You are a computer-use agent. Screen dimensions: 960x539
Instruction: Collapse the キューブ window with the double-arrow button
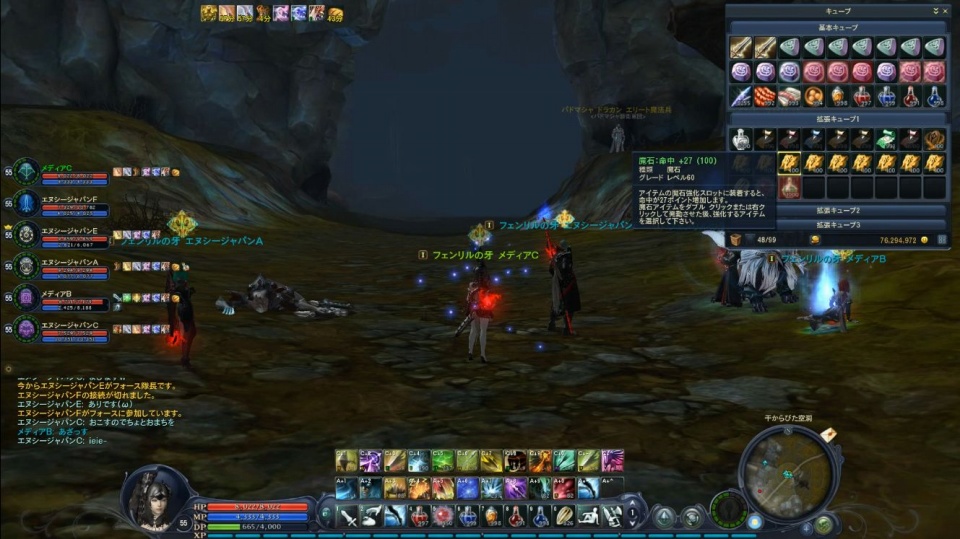coord(935,10)
